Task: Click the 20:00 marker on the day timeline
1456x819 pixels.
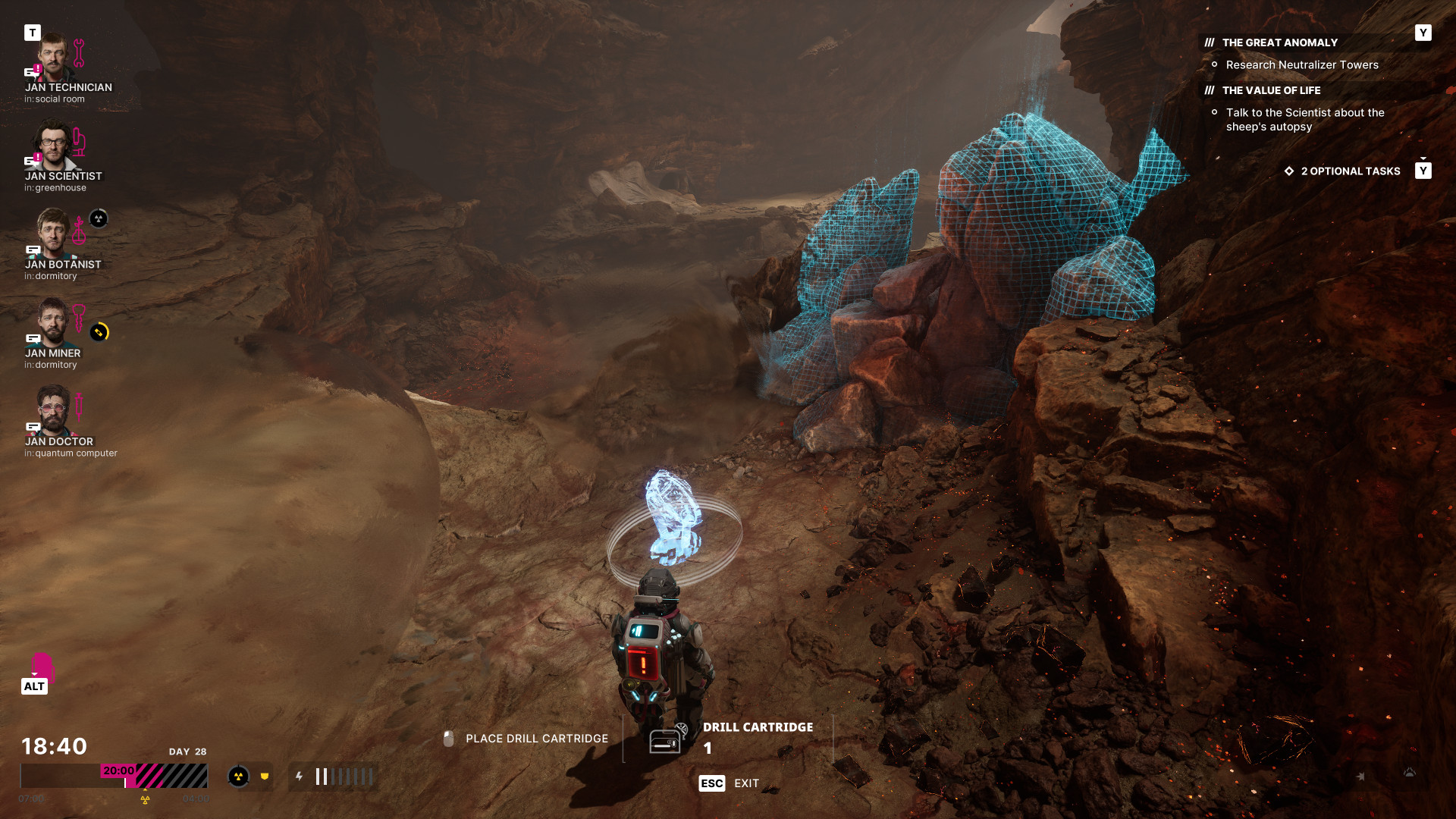Action: click(119, 771)
